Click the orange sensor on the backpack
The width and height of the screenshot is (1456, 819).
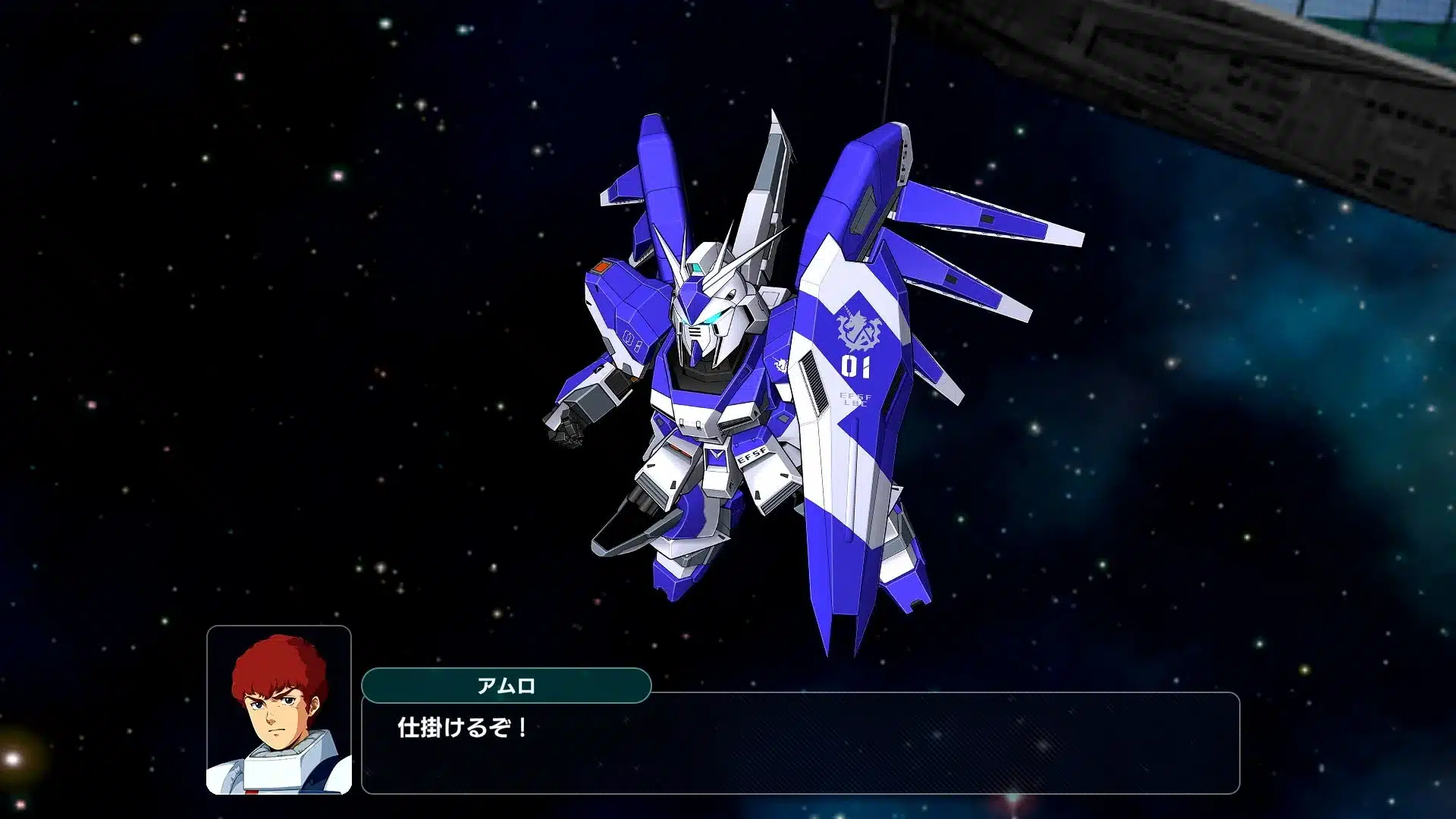pos(601,267)
